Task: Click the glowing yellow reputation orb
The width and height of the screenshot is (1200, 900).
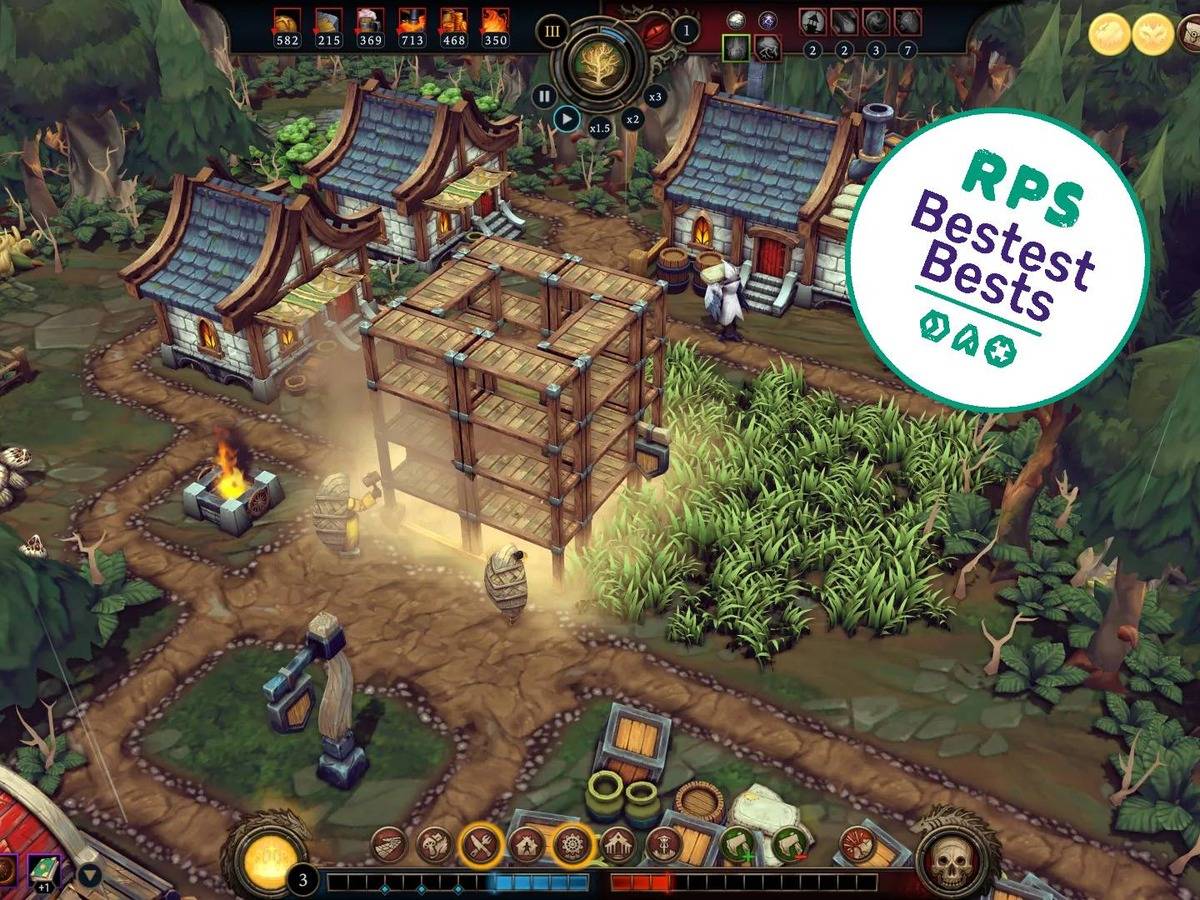Action: pos(263,856)
